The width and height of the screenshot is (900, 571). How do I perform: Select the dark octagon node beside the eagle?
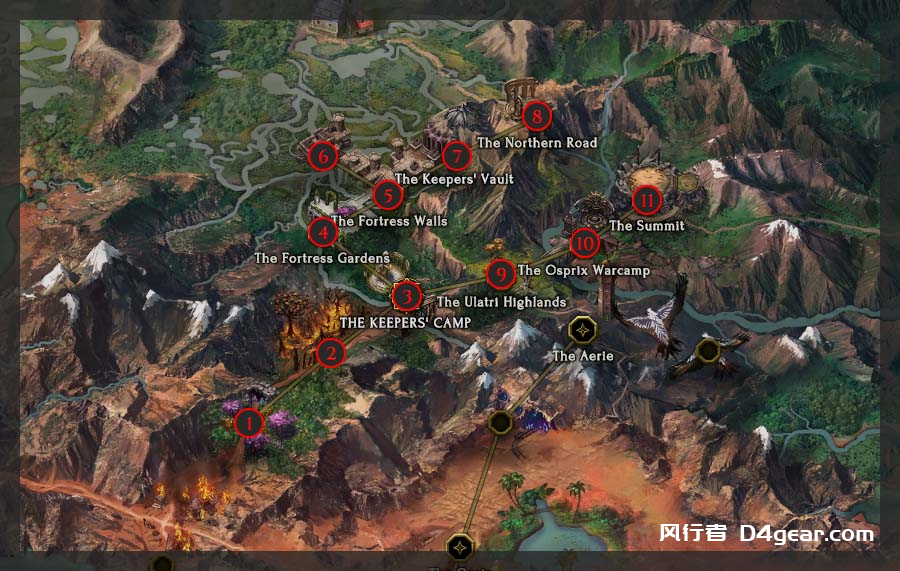(x=708, y=349)
